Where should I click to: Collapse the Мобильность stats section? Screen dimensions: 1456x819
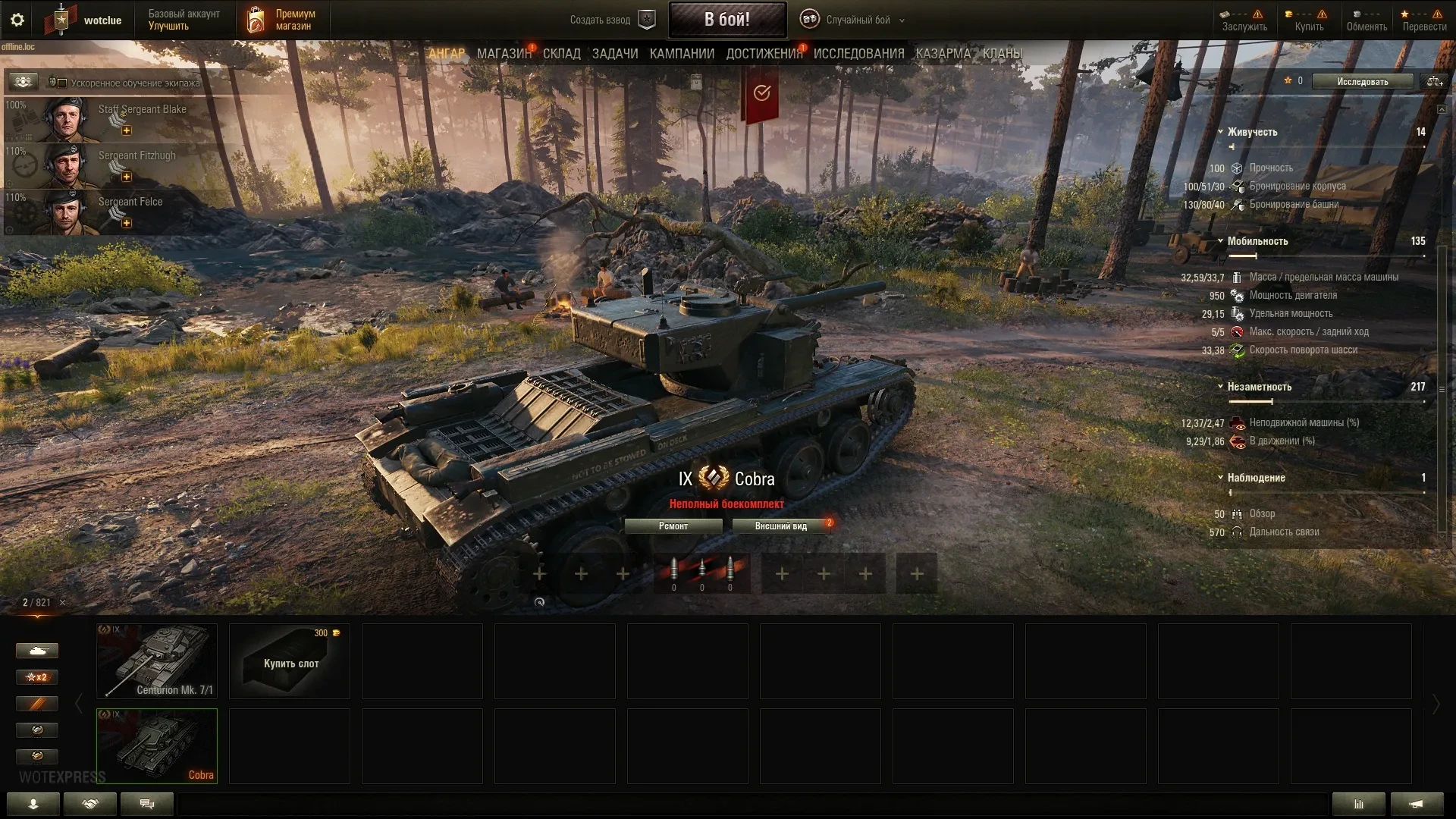(x=1220, y=241)
